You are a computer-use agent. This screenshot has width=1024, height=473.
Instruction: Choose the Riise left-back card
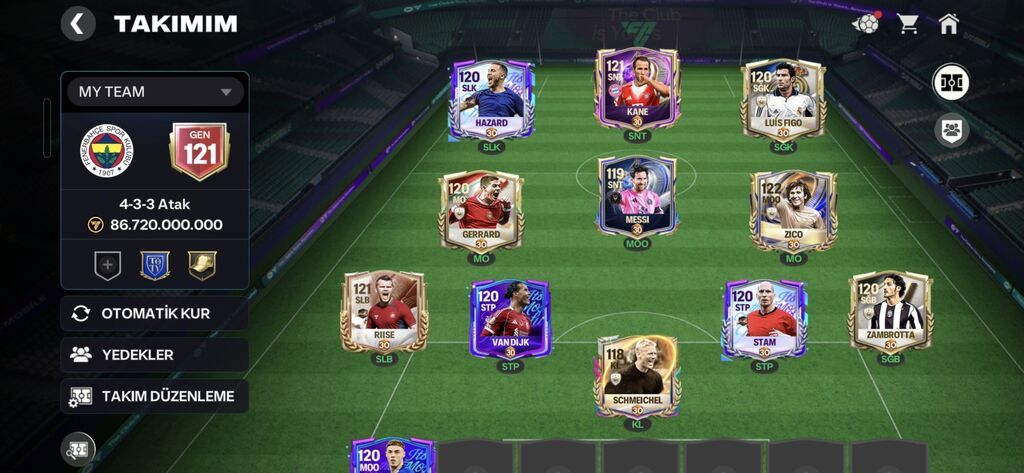point(384,313)
